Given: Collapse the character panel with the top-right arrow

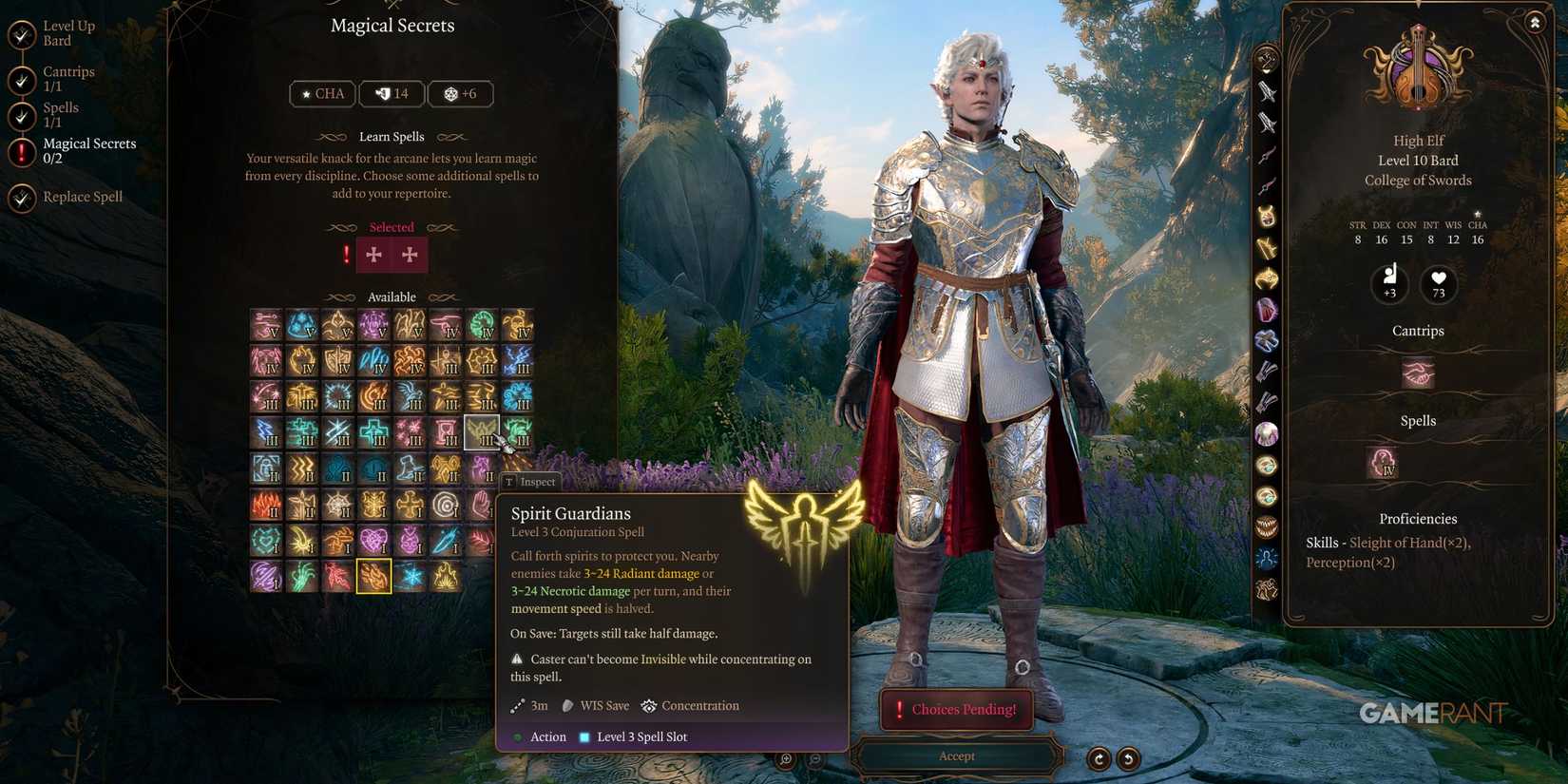Looking at the screenshot, I should pyautogui.click(x=1537, y=21).
